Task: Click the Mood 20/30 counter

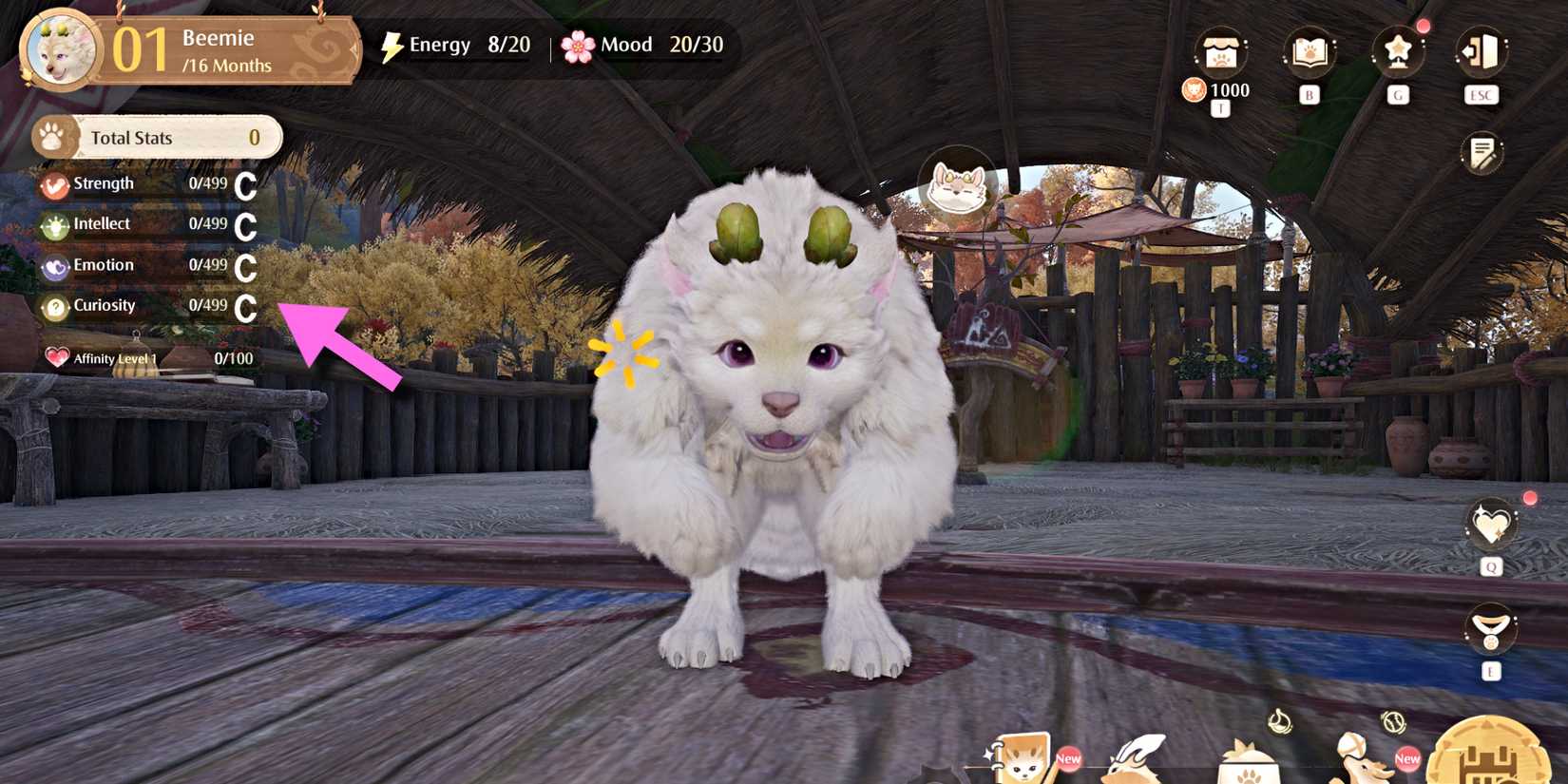Action: click(646, 44)
